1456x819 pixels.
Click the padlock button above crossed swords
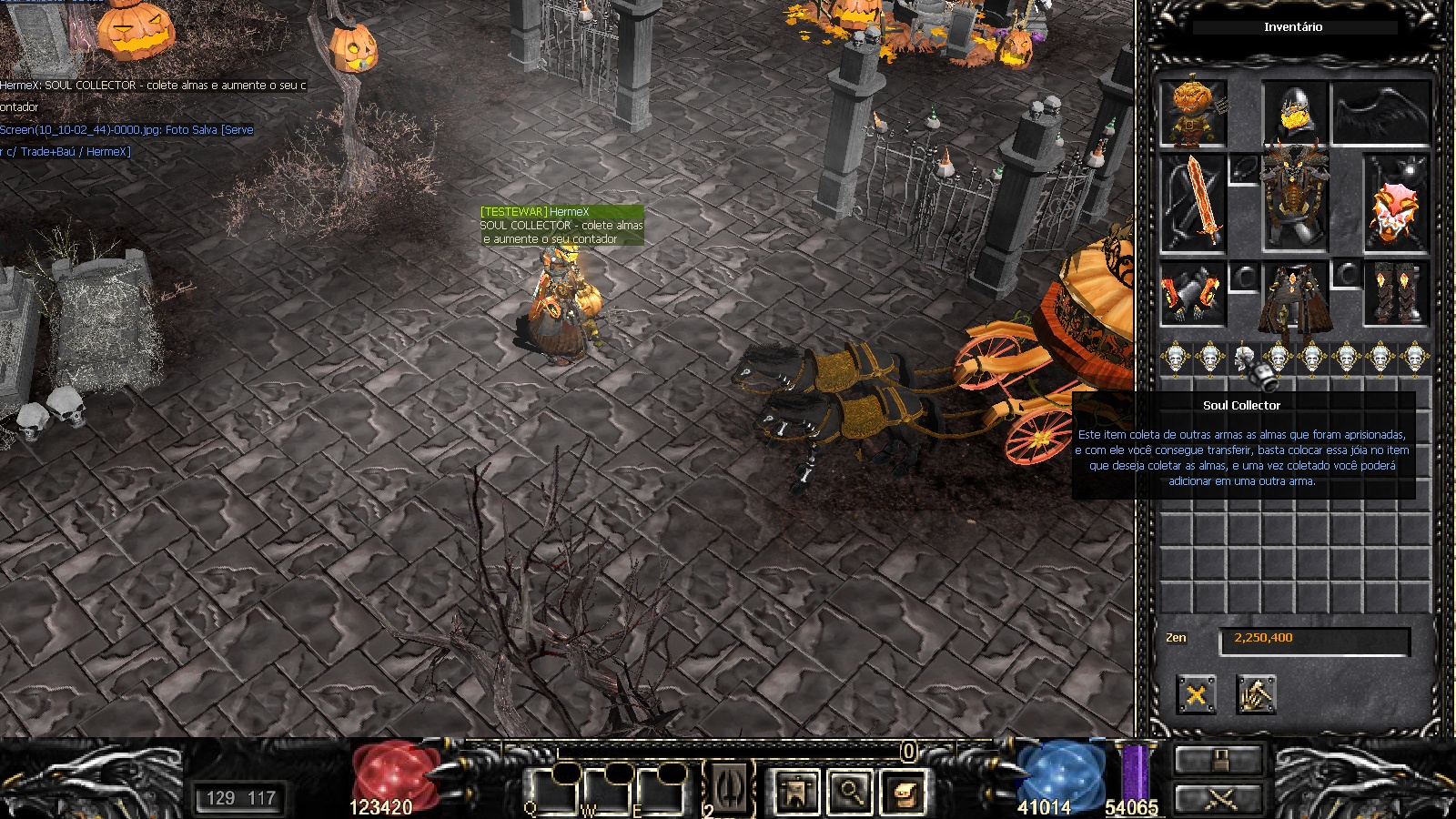click(x=1218, y=758)
